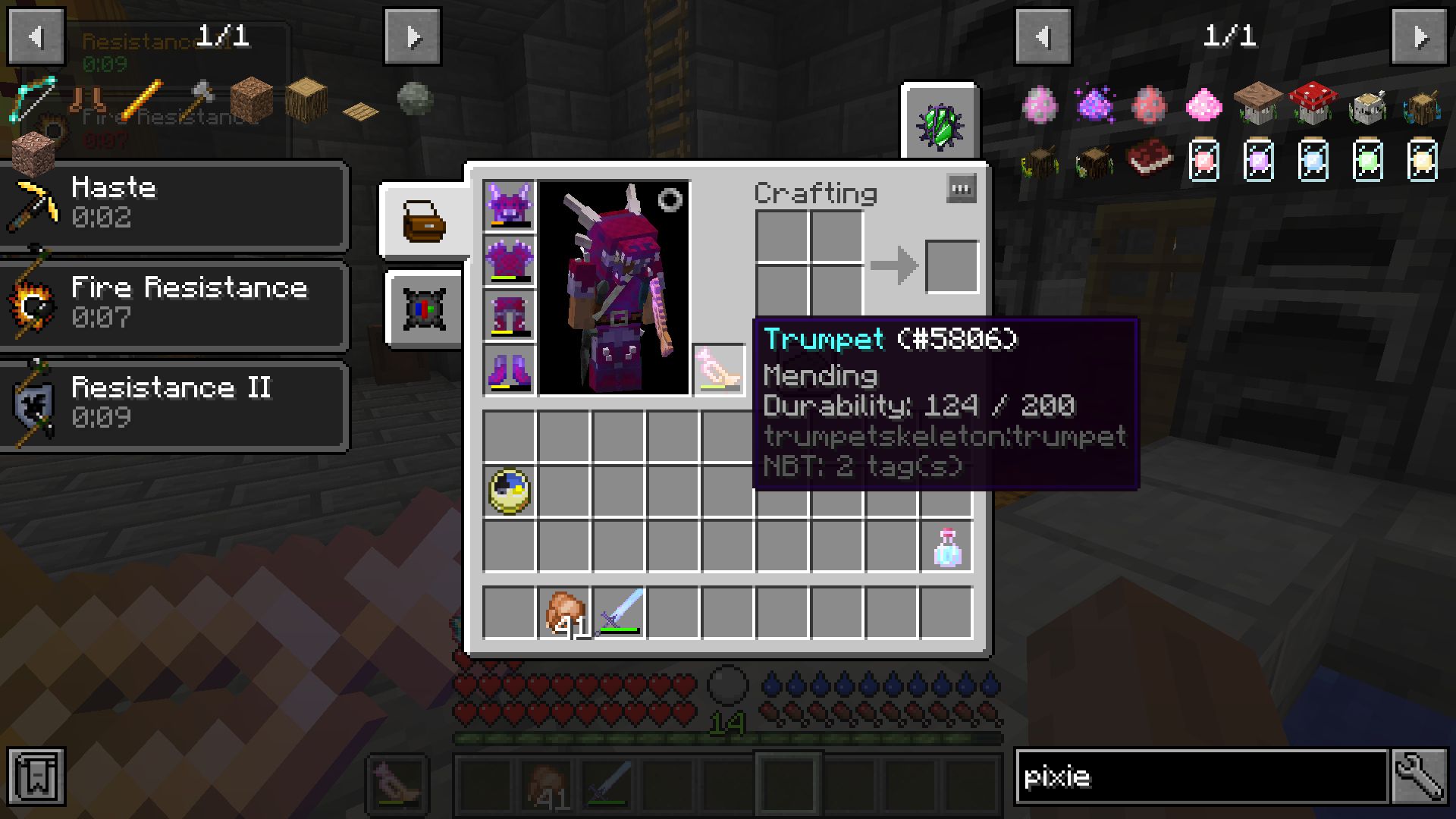Click the enchanted diamond sword in the inventory

[618, 612]
